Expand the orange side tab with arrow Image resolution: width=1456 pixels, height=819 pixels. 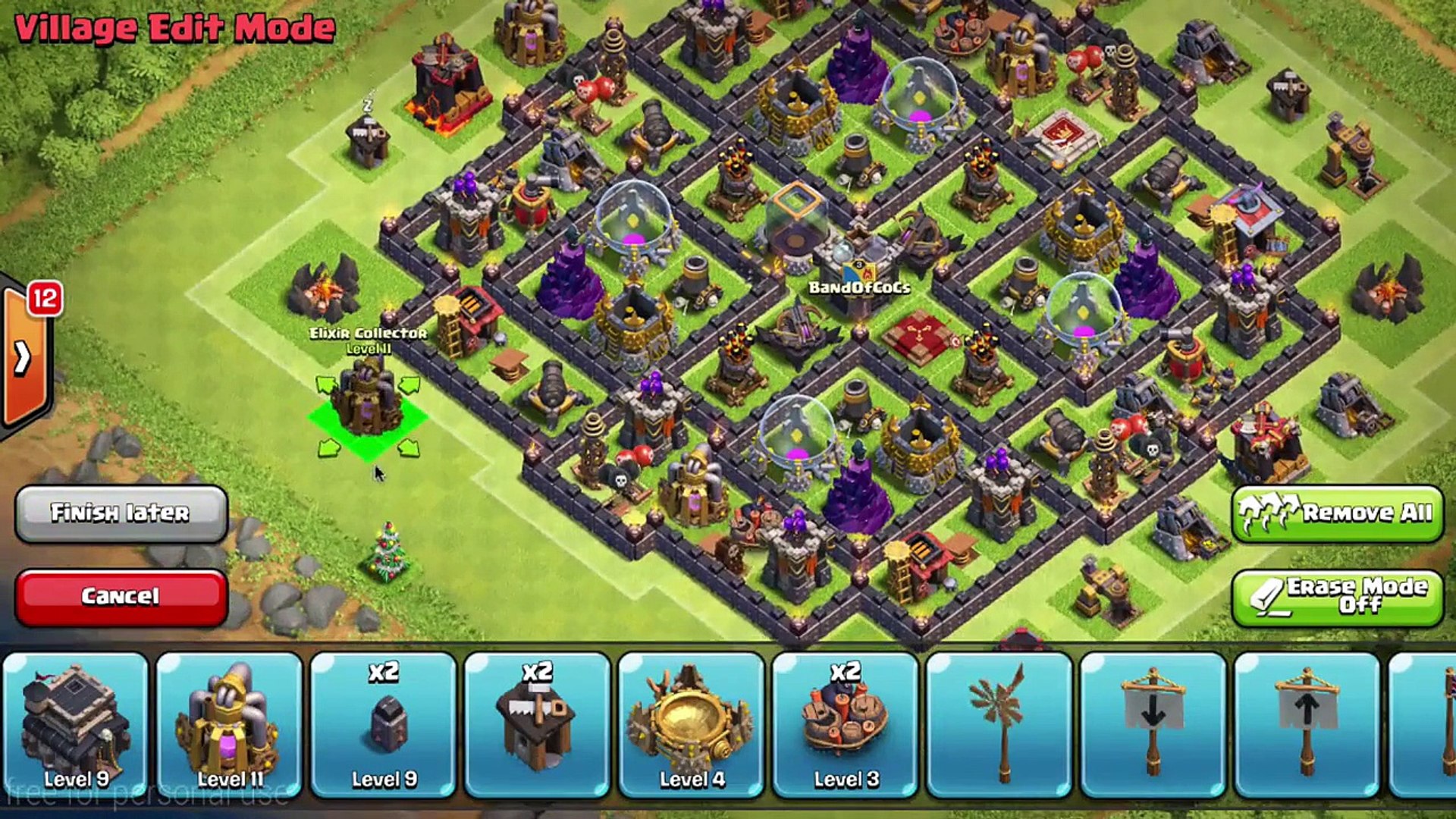[24, 356]
